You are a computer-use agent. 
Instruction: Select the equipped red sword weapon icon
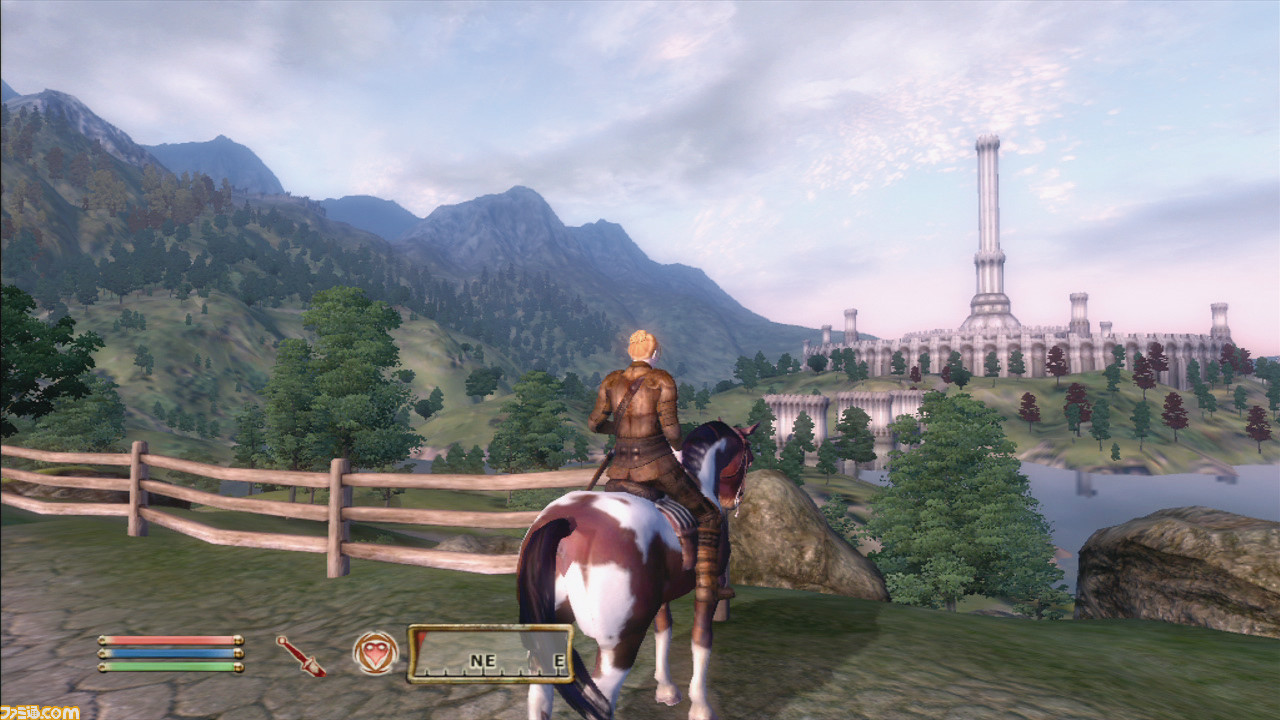pos(300,655)
